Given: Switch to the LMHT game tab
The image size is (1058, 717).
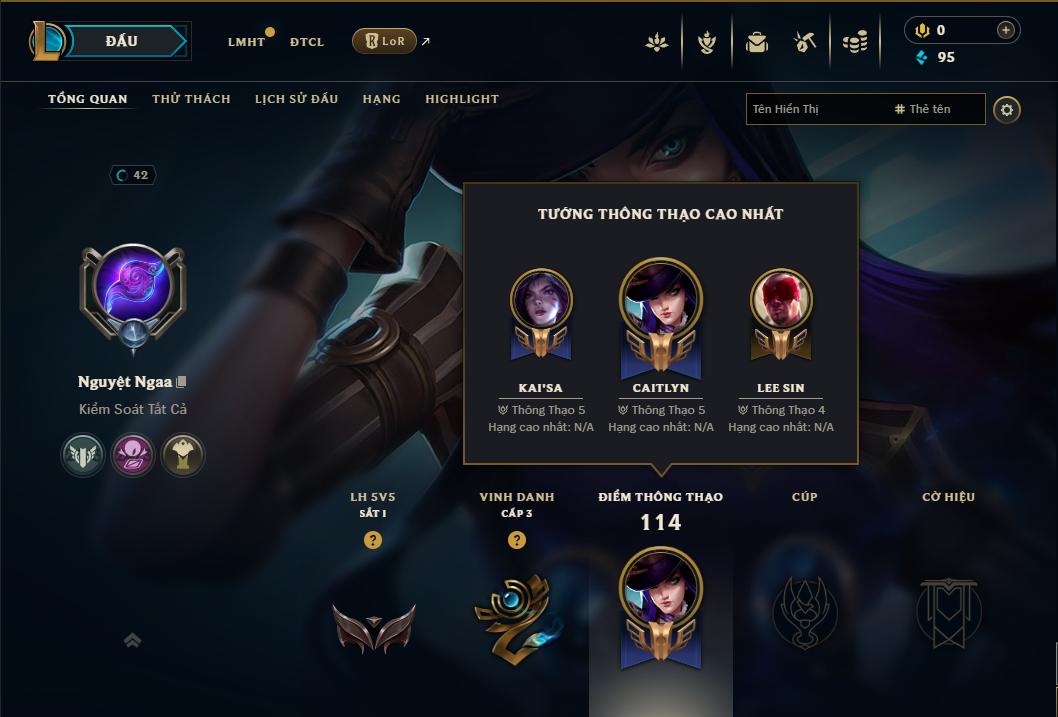Looking at the screenshot, I should click(x=246, y=42).
